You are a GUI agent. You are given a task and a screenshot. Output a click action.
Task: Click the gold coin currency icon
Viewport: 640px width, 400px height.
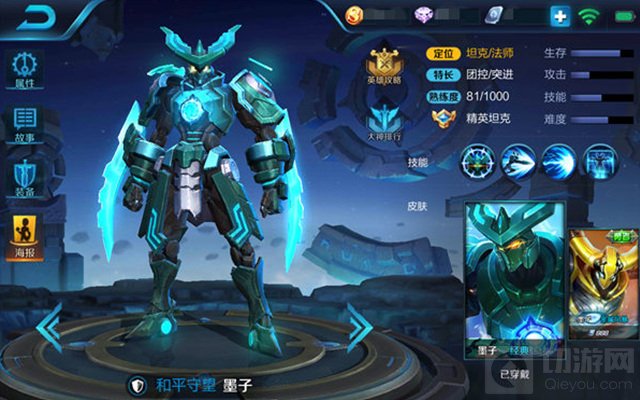click(x=355, y=15)
